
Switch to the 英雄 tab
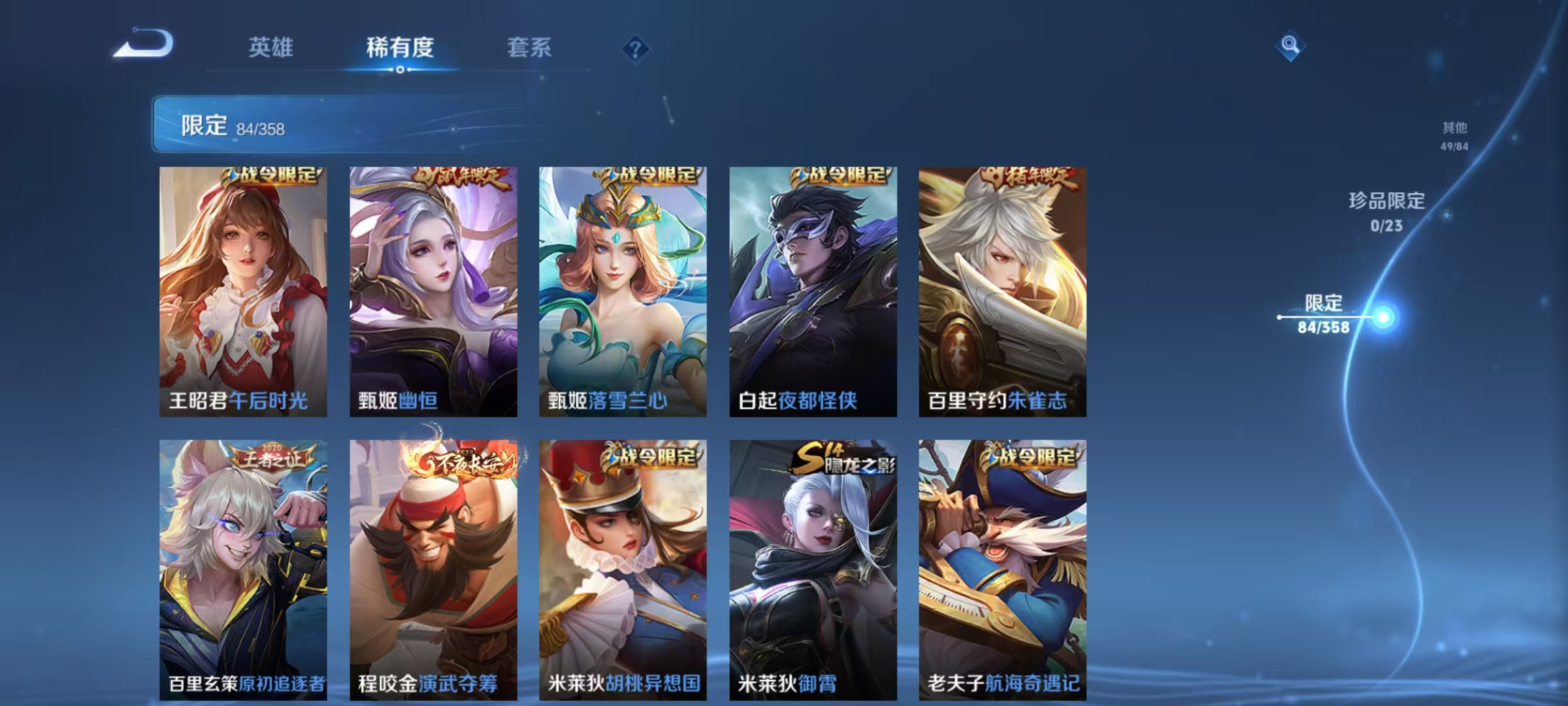pyautogui.click(x=271, y=48)
